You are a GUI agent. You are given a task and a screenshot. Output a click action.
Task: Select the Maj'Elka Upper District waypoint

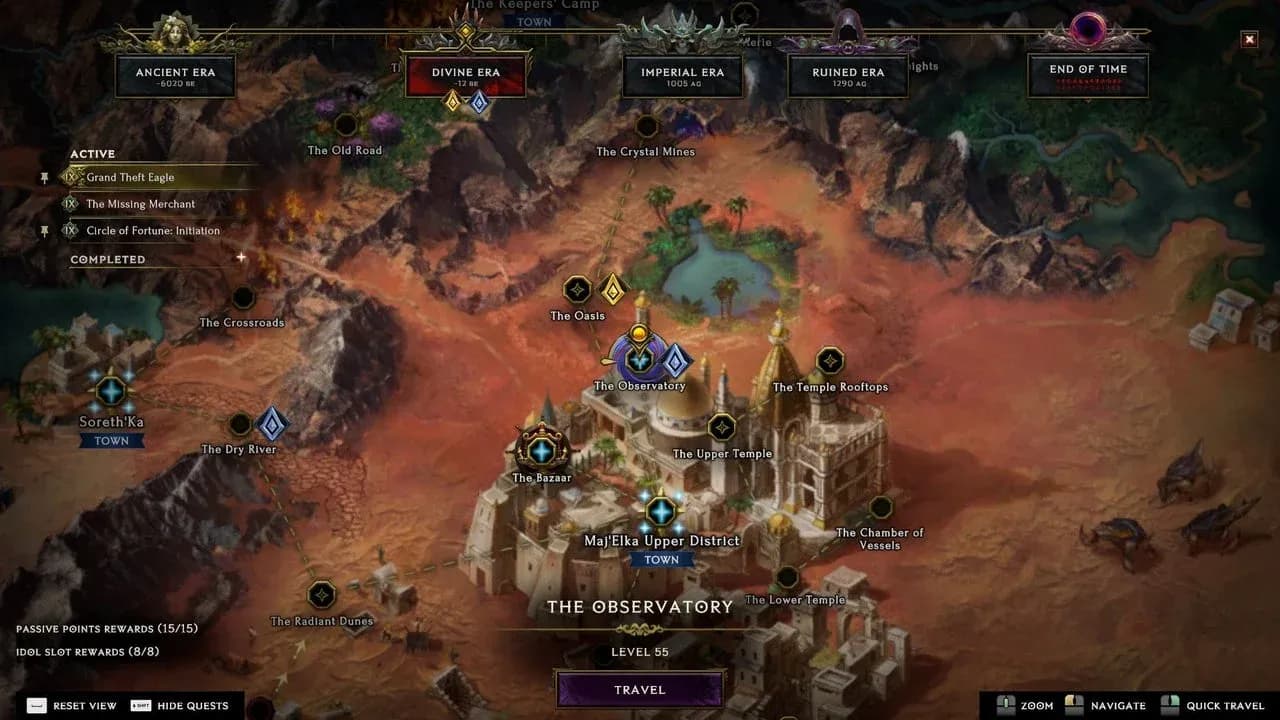tap(662, 510)
